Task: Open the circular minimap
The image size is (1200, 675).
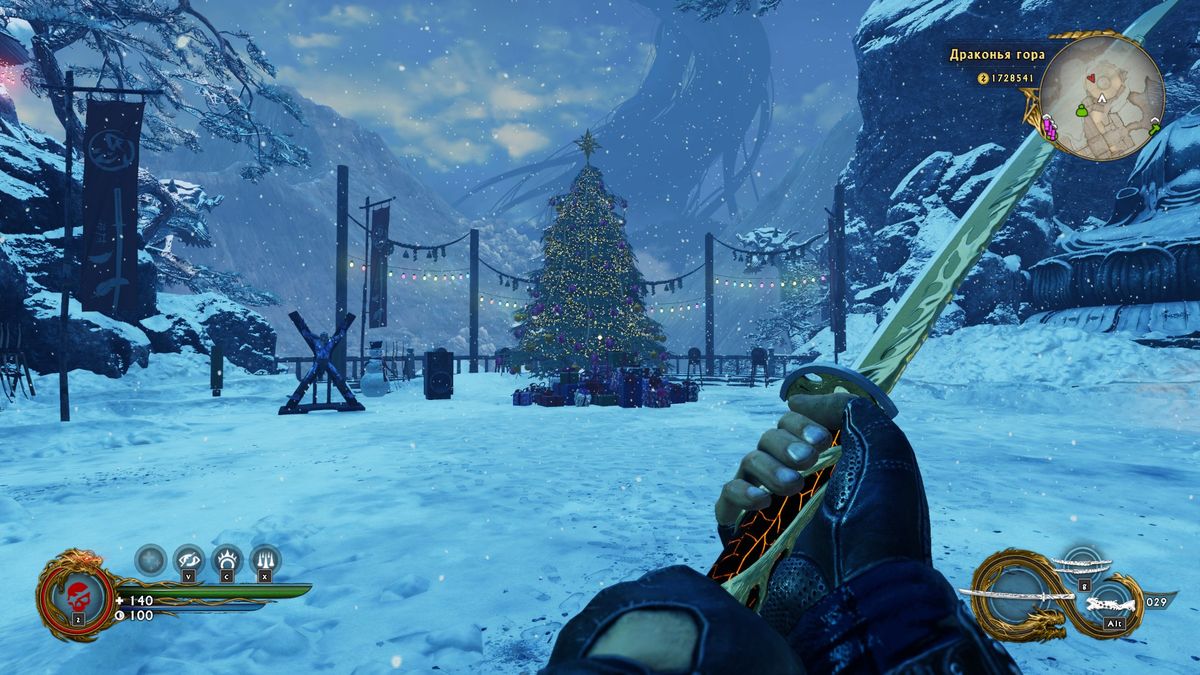Action: (x=1101, y=99)
